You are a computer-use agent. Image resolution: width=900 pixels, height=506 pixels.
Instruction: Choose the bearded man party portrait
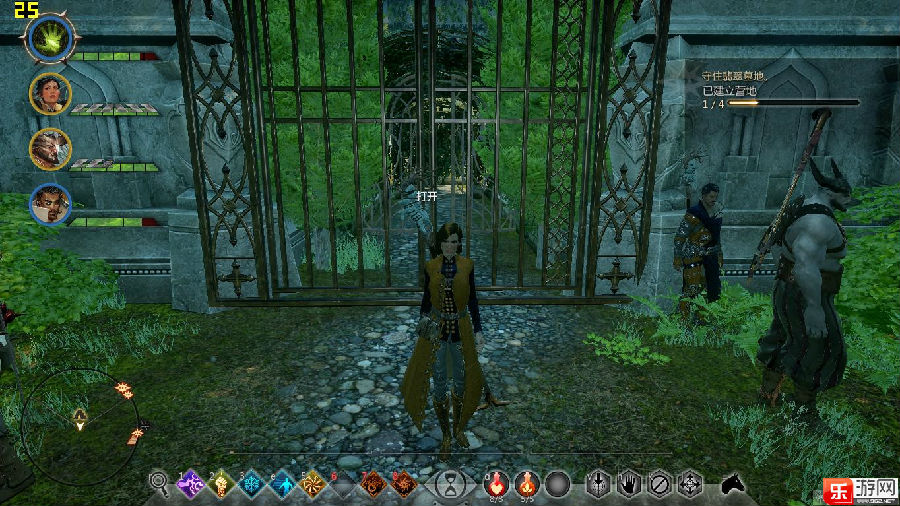coord(49,204)
